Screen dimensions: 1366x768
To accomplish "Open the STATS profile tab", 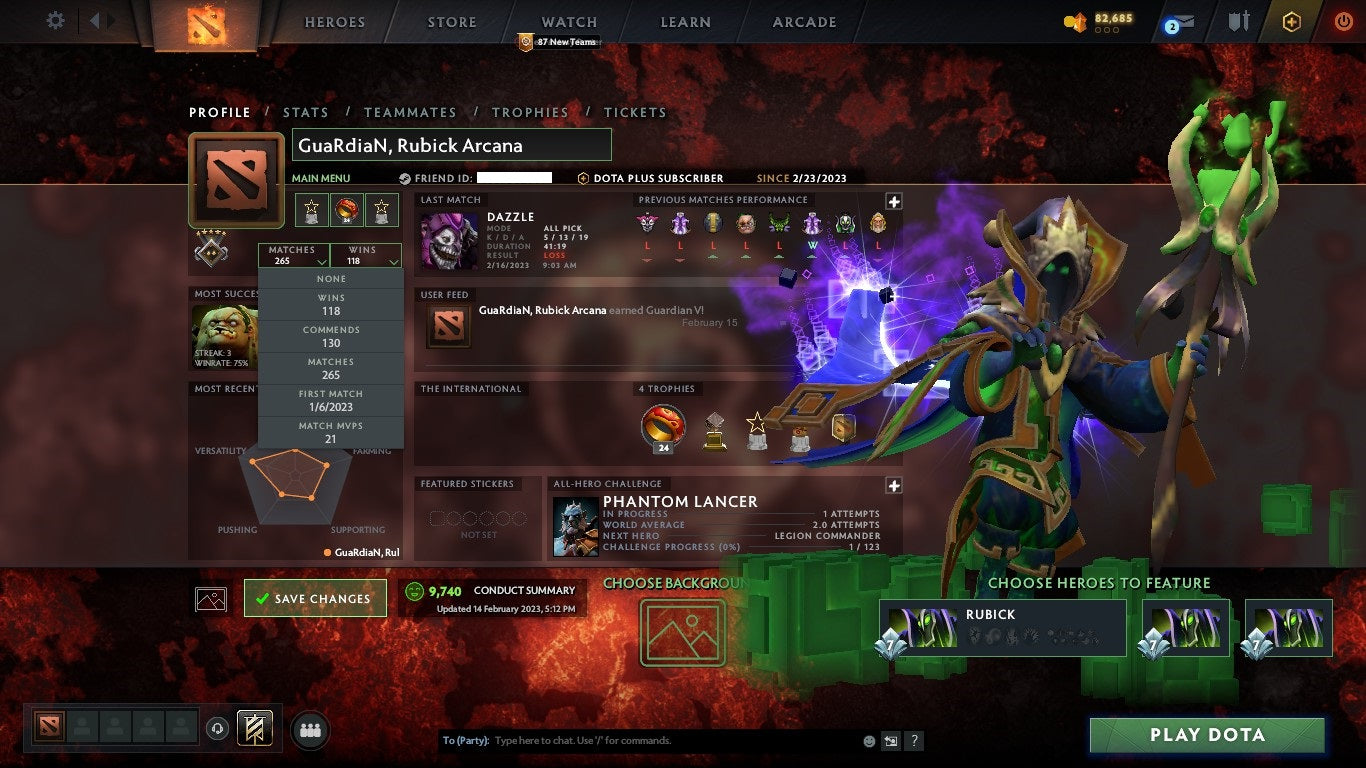I will coord(306,112).
